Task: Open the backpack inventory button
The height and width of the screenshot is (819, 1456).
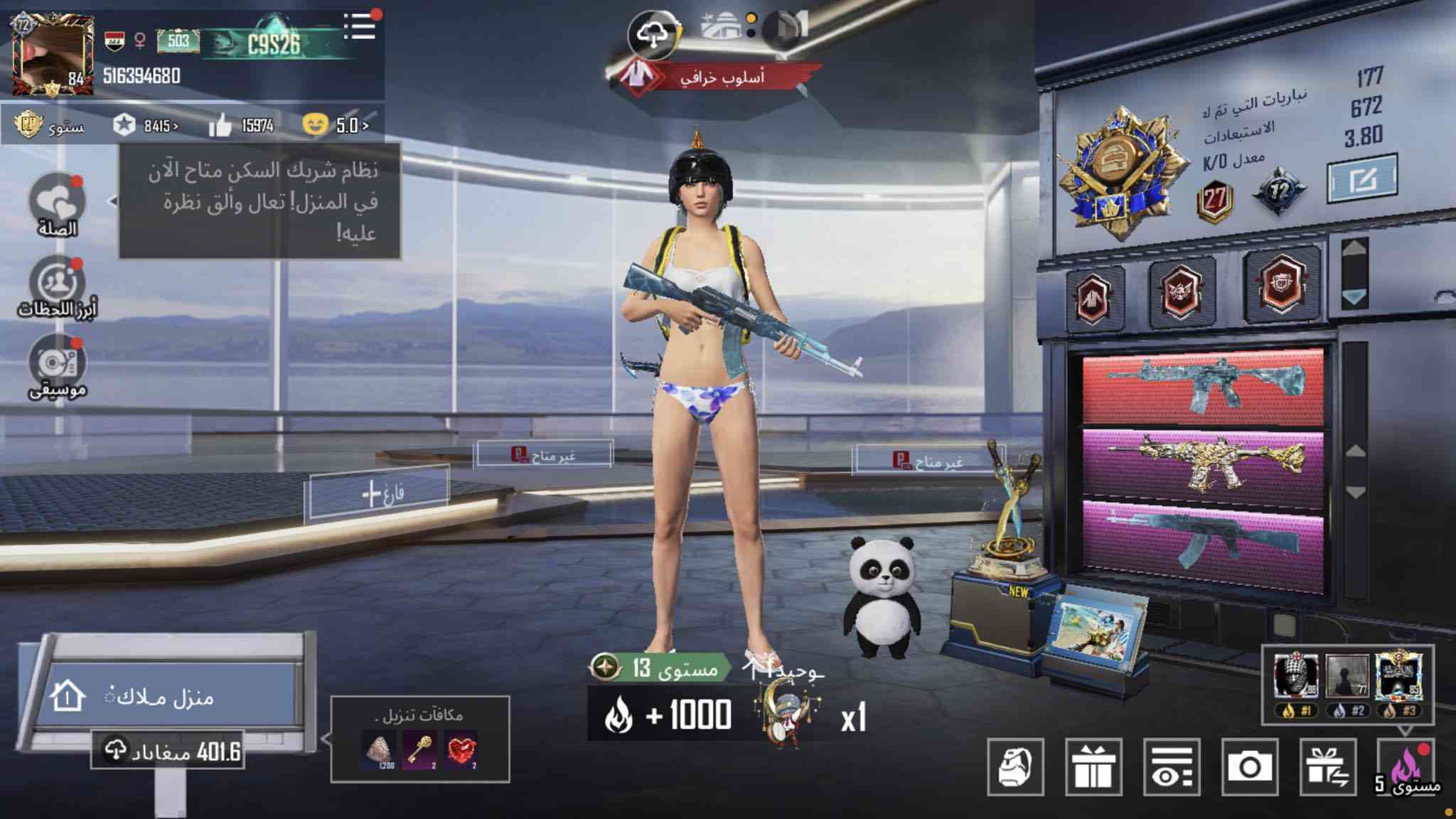Action: coord(1015,767)
